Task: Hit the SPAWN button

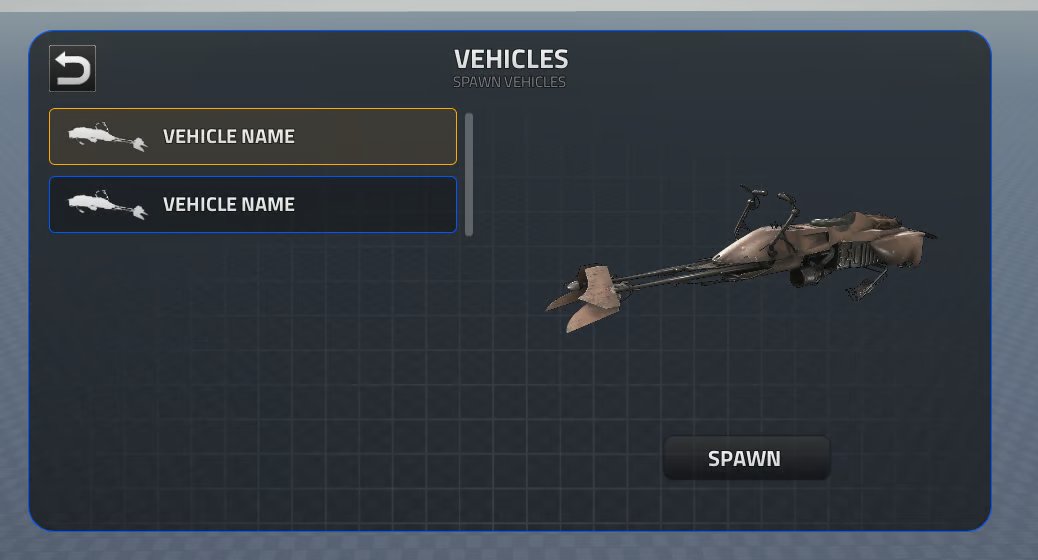Action: [x=746, y=459]
